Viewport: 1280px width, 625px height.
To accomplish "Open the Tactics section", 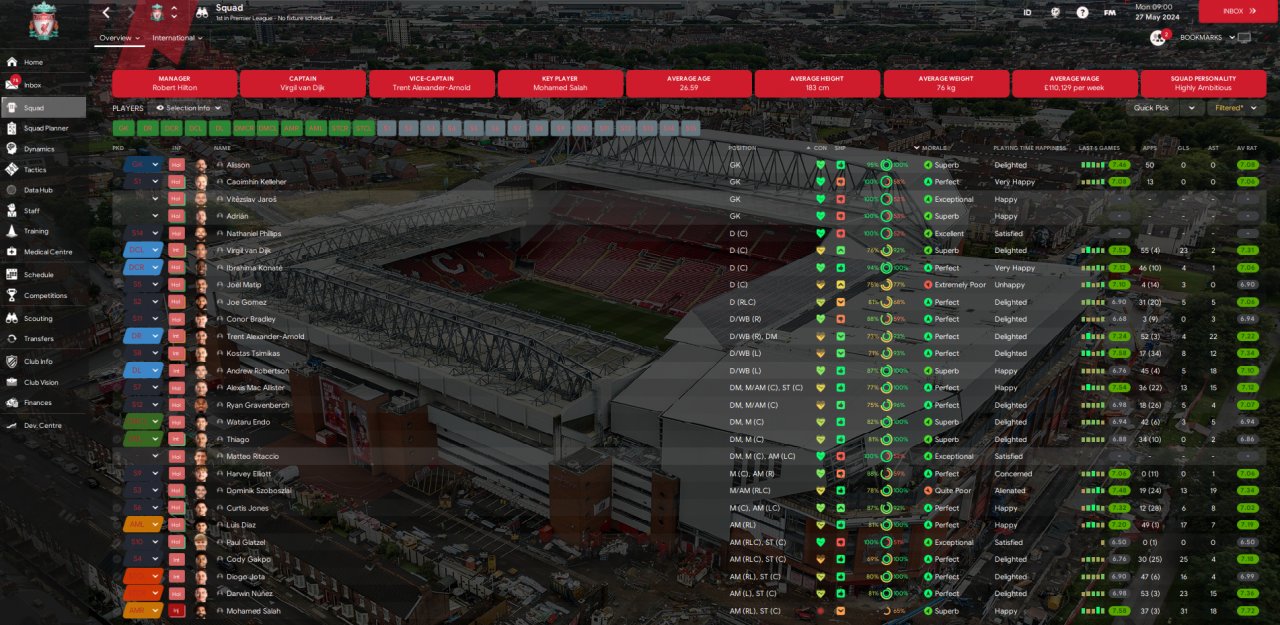I will (35, 170).
